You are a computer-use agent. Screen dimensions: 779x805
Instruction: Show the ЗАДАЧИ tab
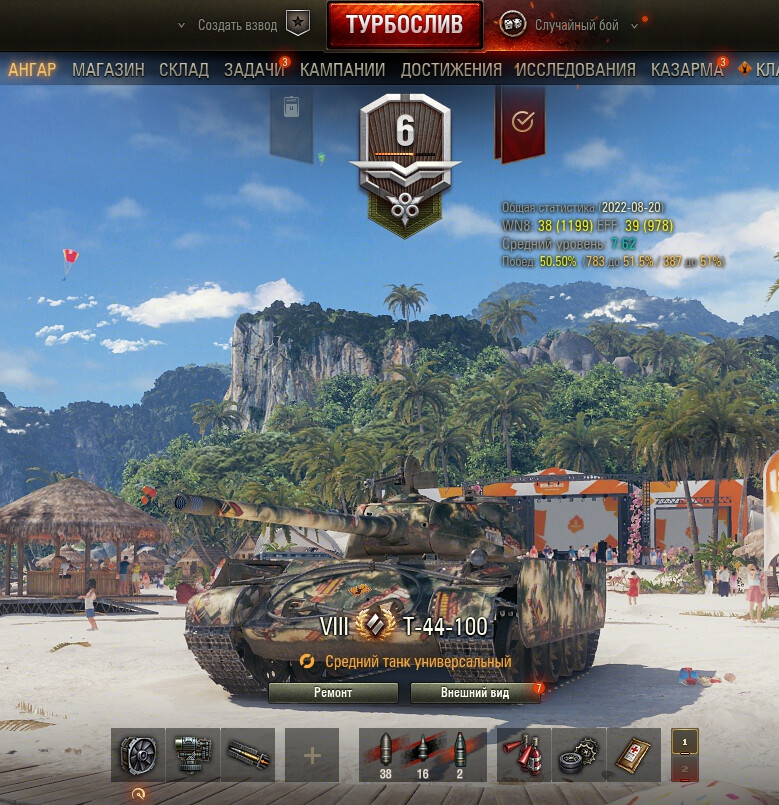(254, 70)
